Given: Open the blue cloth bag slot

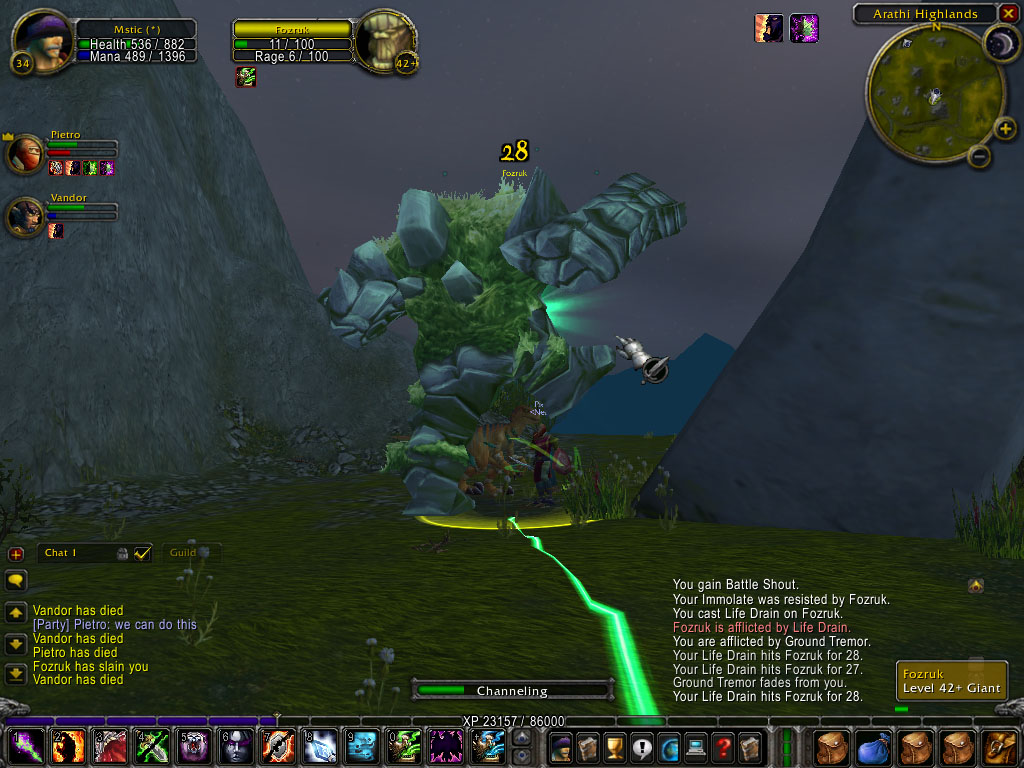Looking at the screenshot, I should [875, 747].
